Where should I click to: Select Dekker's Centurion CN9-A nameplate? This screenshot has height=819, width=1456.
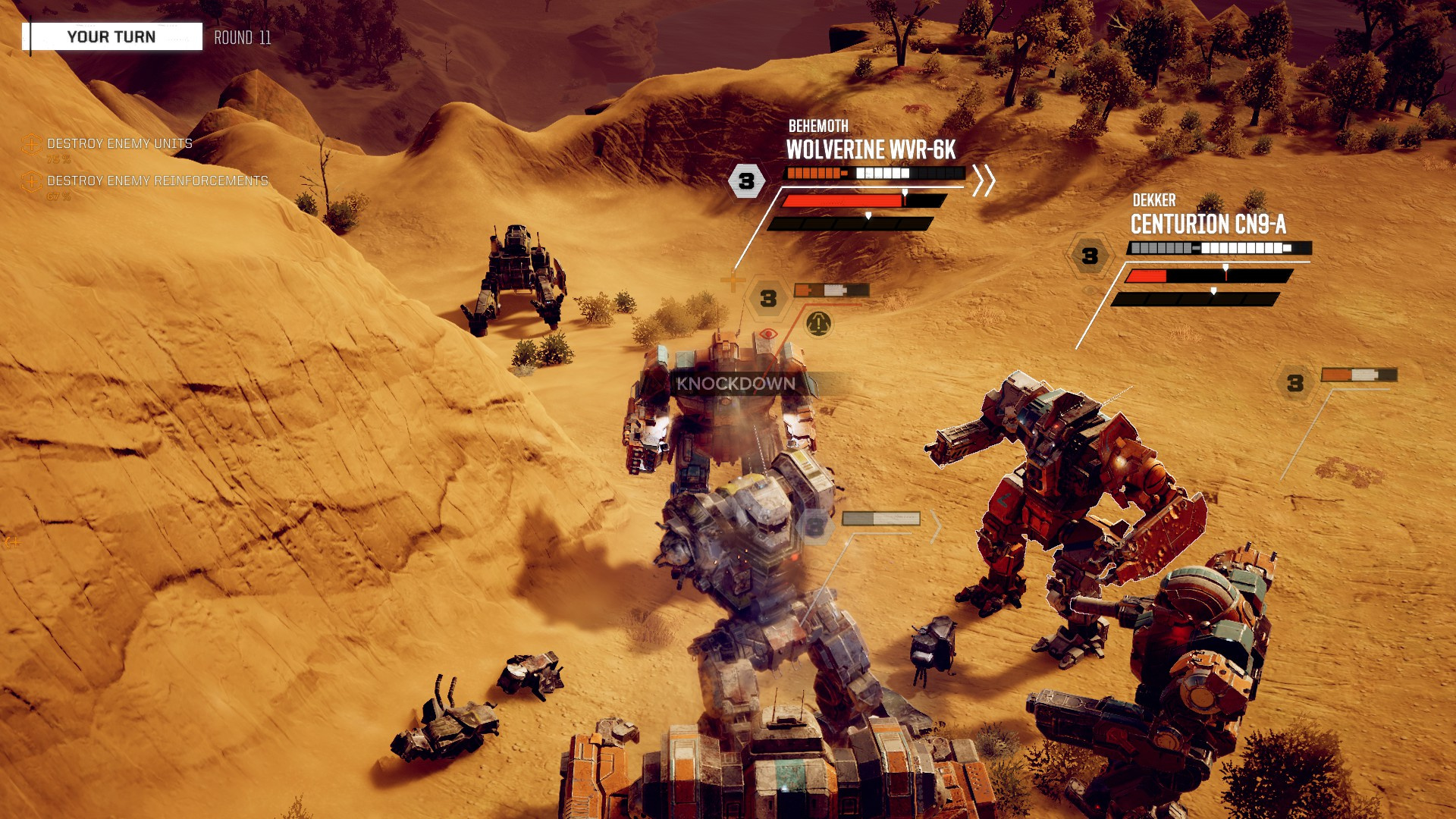click(1207, 224)
